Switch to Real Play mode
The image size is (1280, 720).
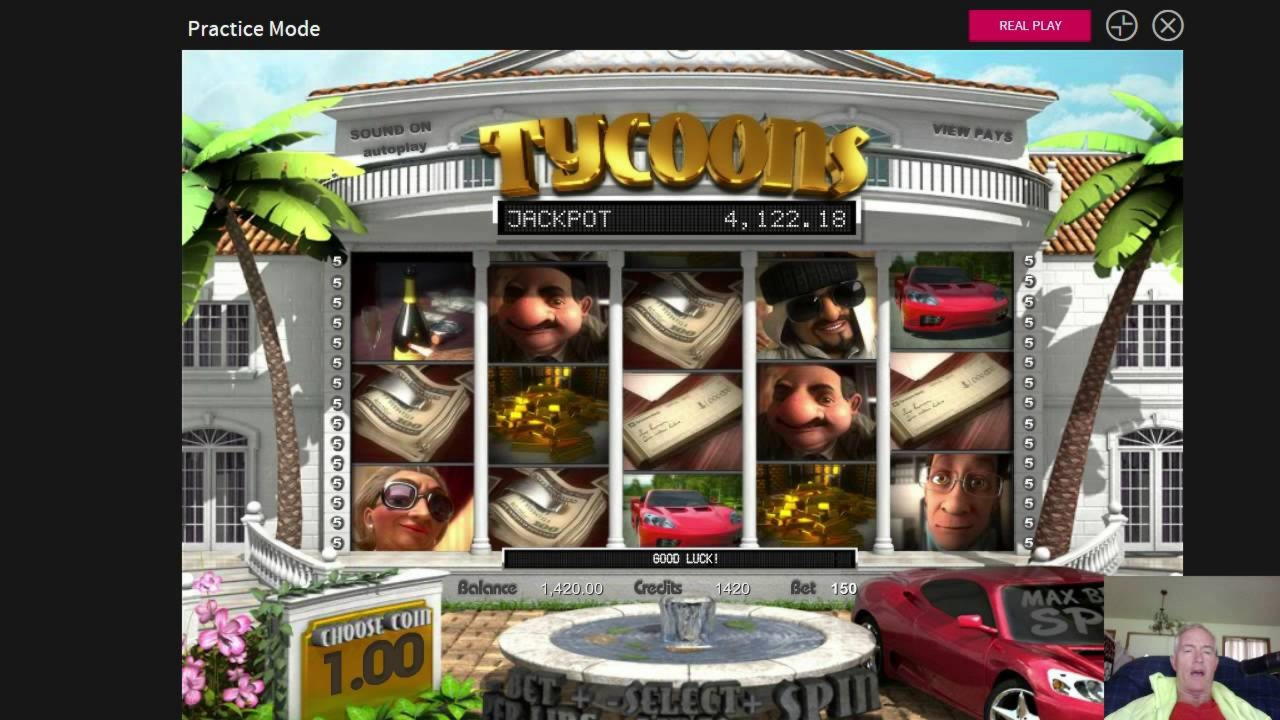[x=1029, y=26]
